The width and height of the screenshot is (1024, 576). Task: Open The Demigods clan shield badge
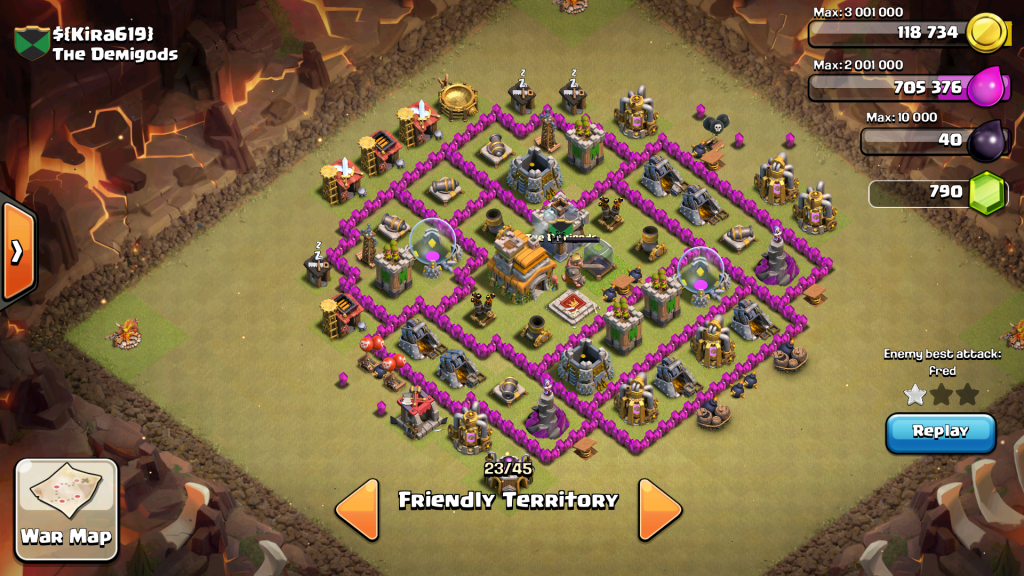tap(30, 44)
